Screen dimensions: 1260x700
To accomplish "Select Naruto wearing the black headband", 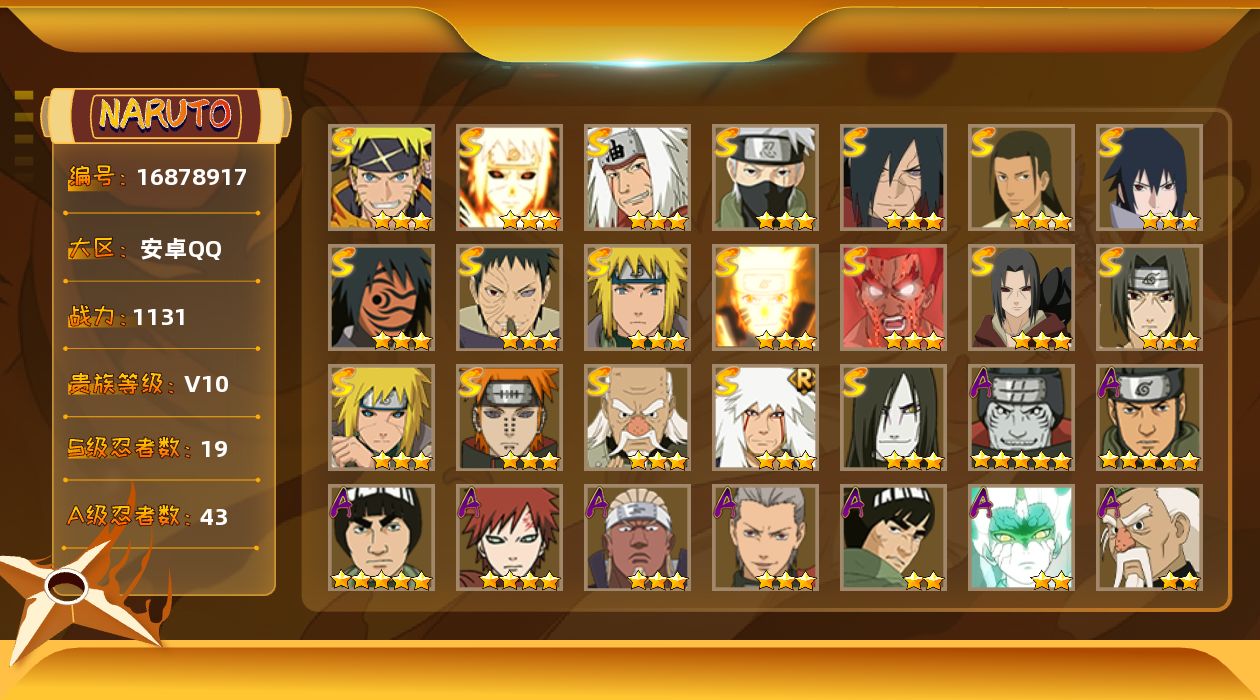I will pos(381,177).
